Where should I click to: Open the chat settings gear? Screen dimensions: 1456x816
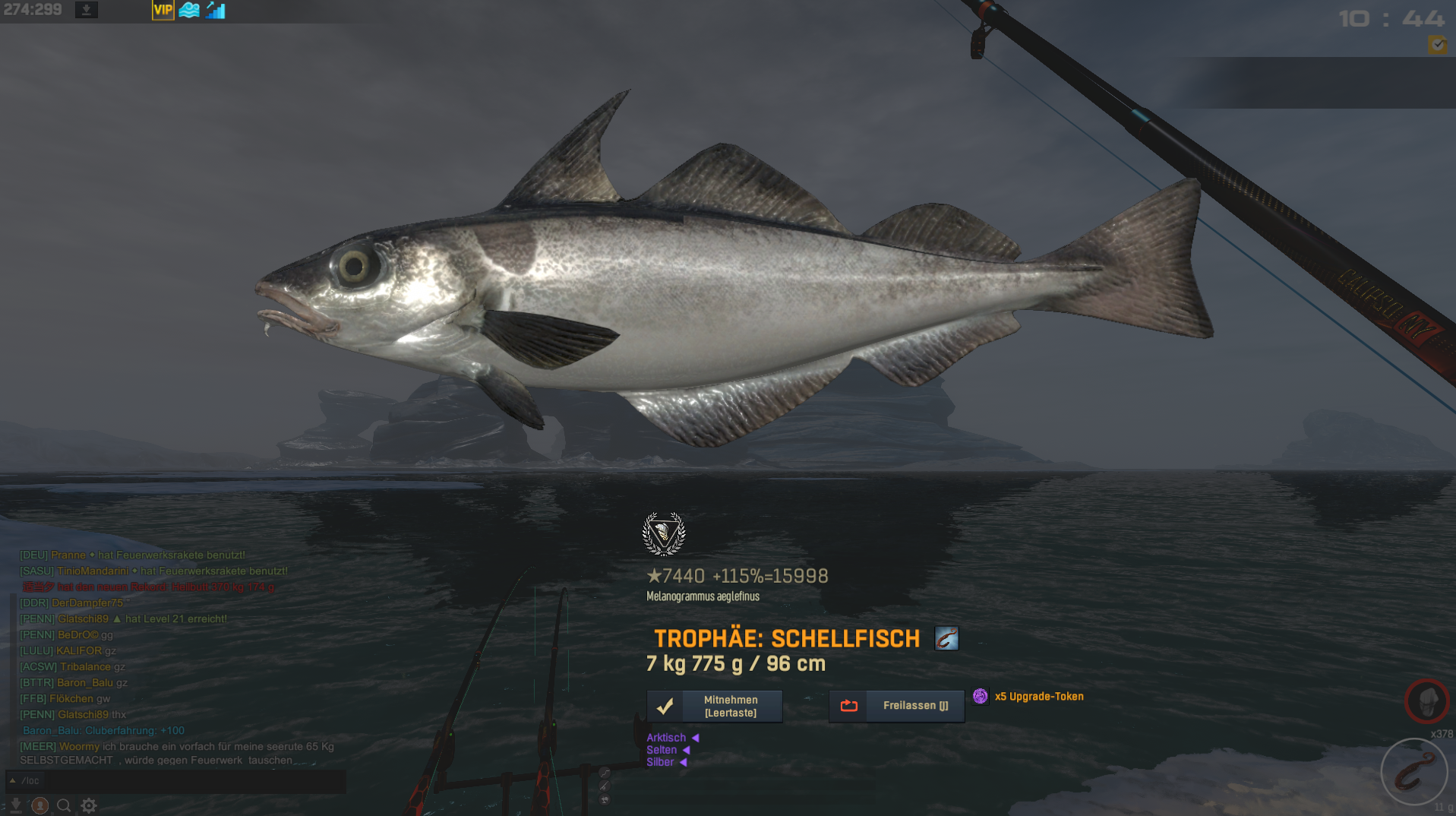point(89,805)
